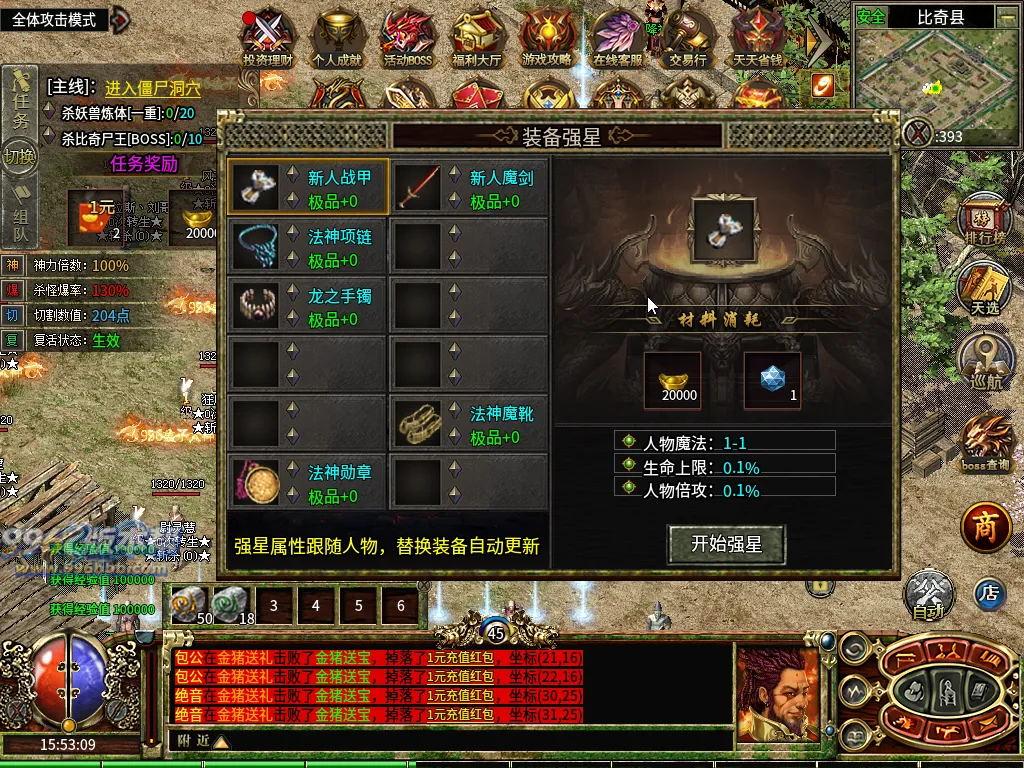Pick the 龙之手镯 bracelet slot
The width and height of the screenshot is (1024, 768).
coord(307,305)
